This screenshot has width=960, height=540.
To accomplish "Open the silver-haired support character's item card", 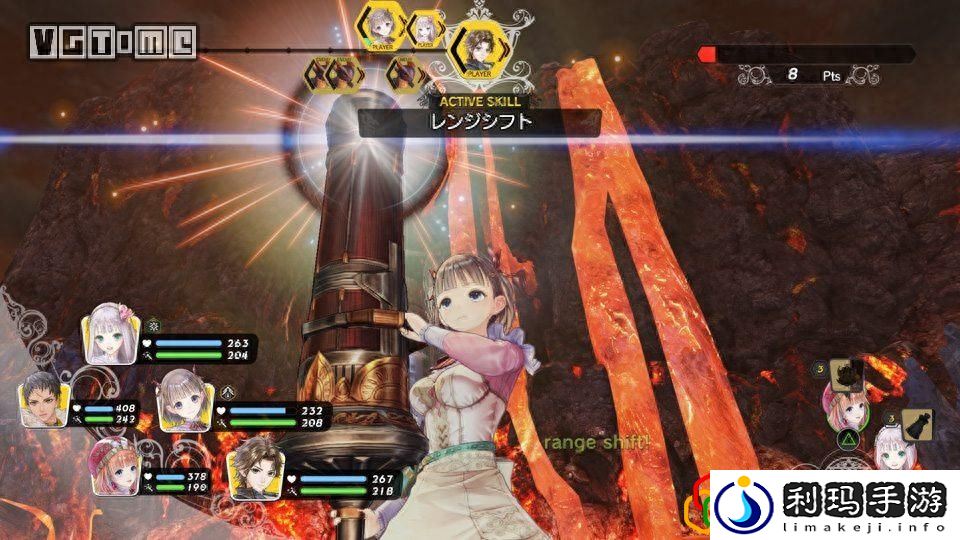I will pyautogui.click(x=916, y=425).
